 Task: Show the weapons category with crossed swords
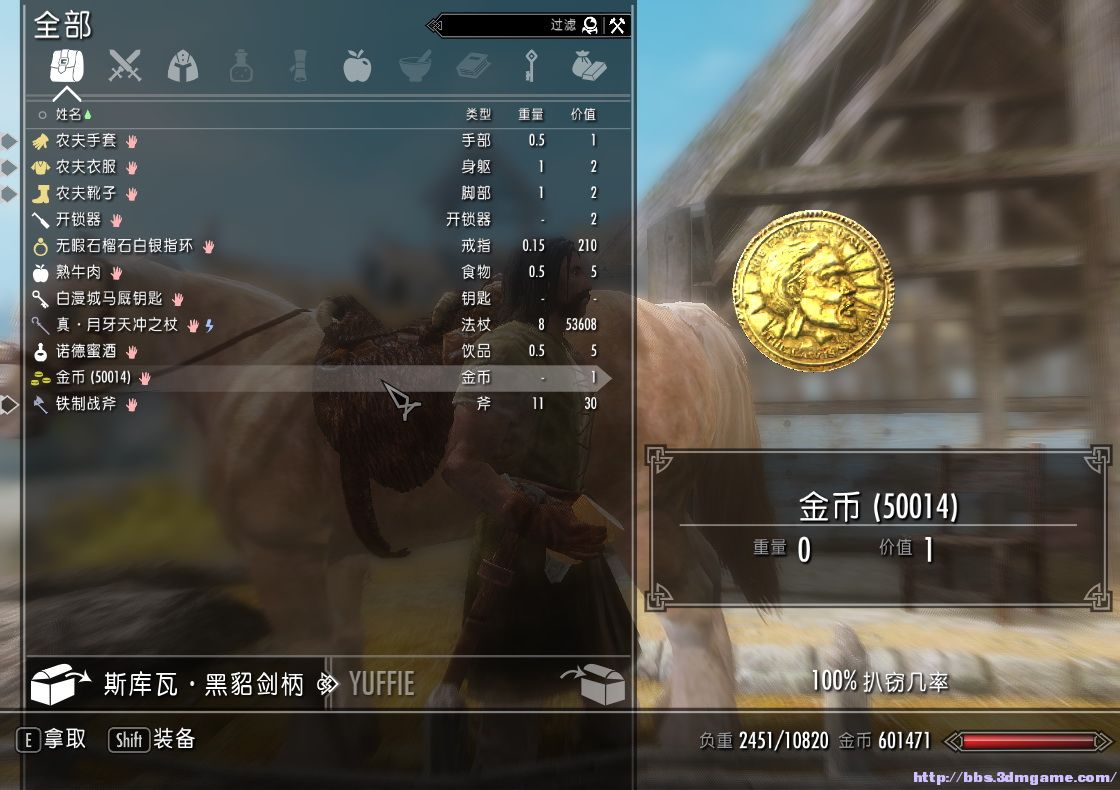(125, 65)
